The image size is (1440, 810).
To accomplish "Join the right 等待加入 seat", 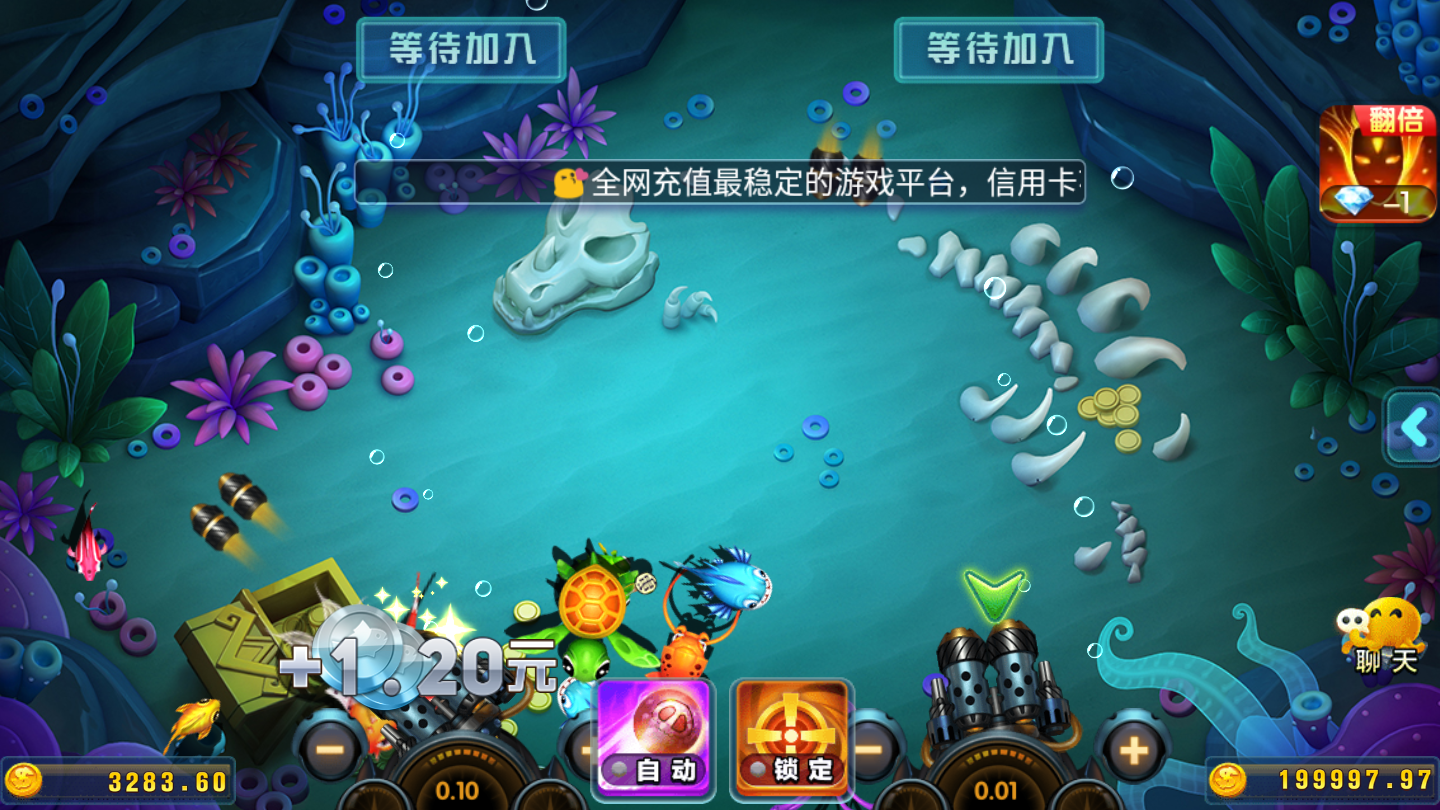I will pos(1000,48).
